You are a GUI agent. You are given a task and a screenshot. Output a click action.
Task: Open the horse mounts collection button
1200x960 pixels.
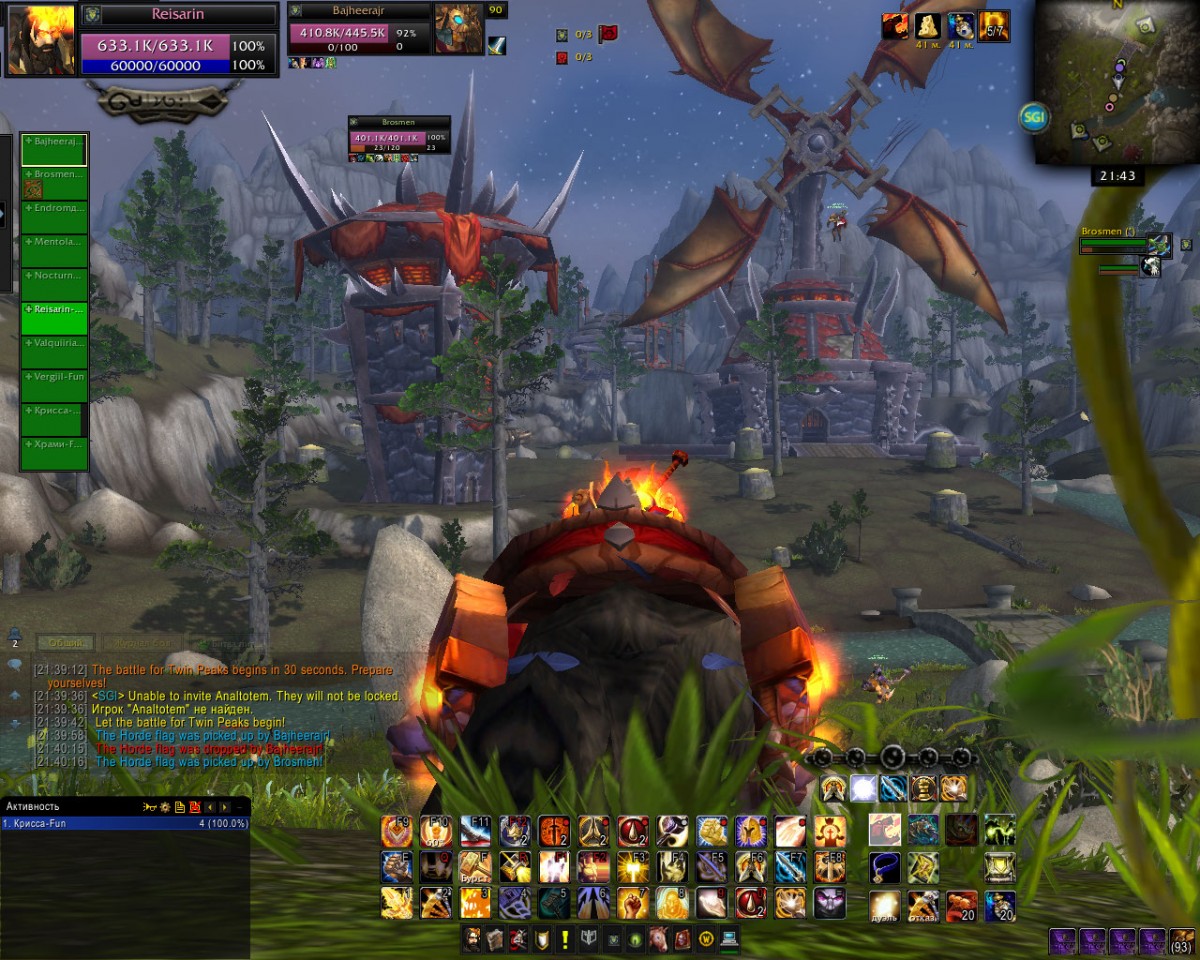coord(658,940)
